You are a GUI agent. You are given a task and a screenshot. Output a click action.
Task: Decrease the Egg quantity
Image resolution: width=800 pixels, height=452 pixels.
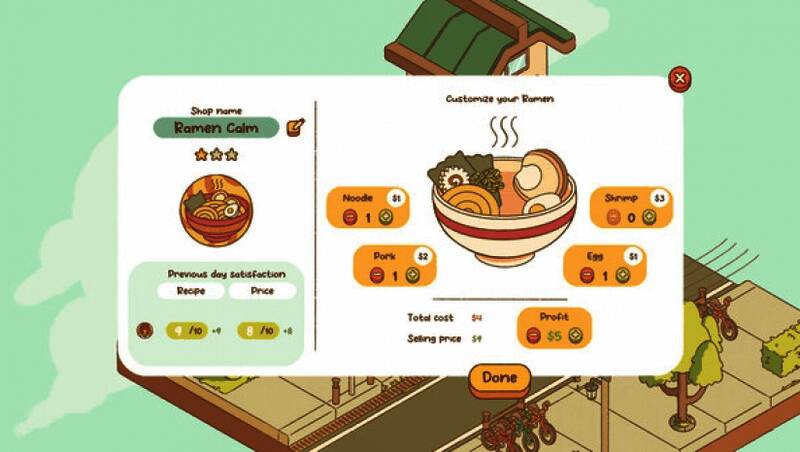click(x=585, y=275)
